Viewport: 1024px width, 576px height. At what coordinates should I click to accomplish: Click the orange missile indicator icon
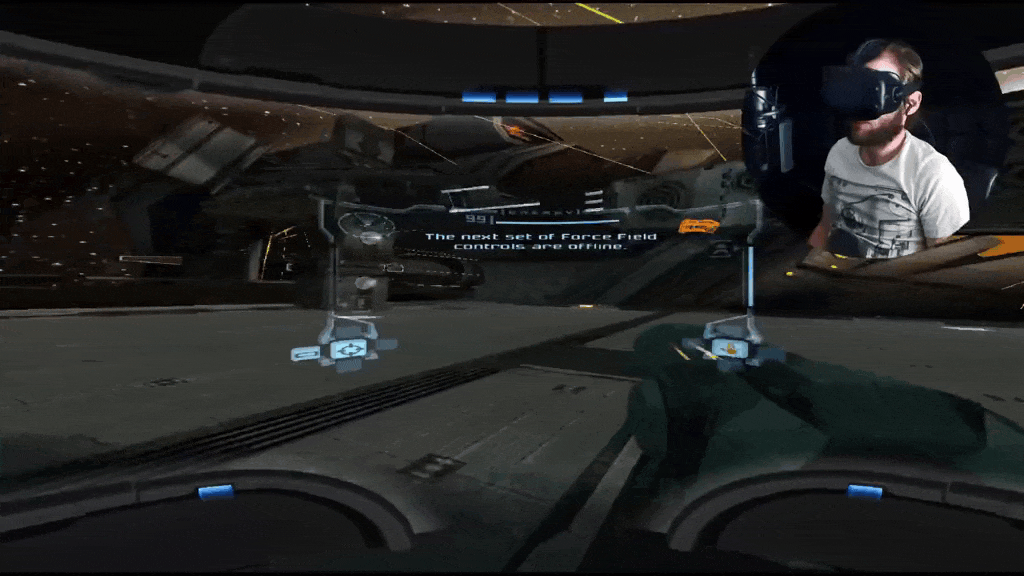(x=699, y=225)
